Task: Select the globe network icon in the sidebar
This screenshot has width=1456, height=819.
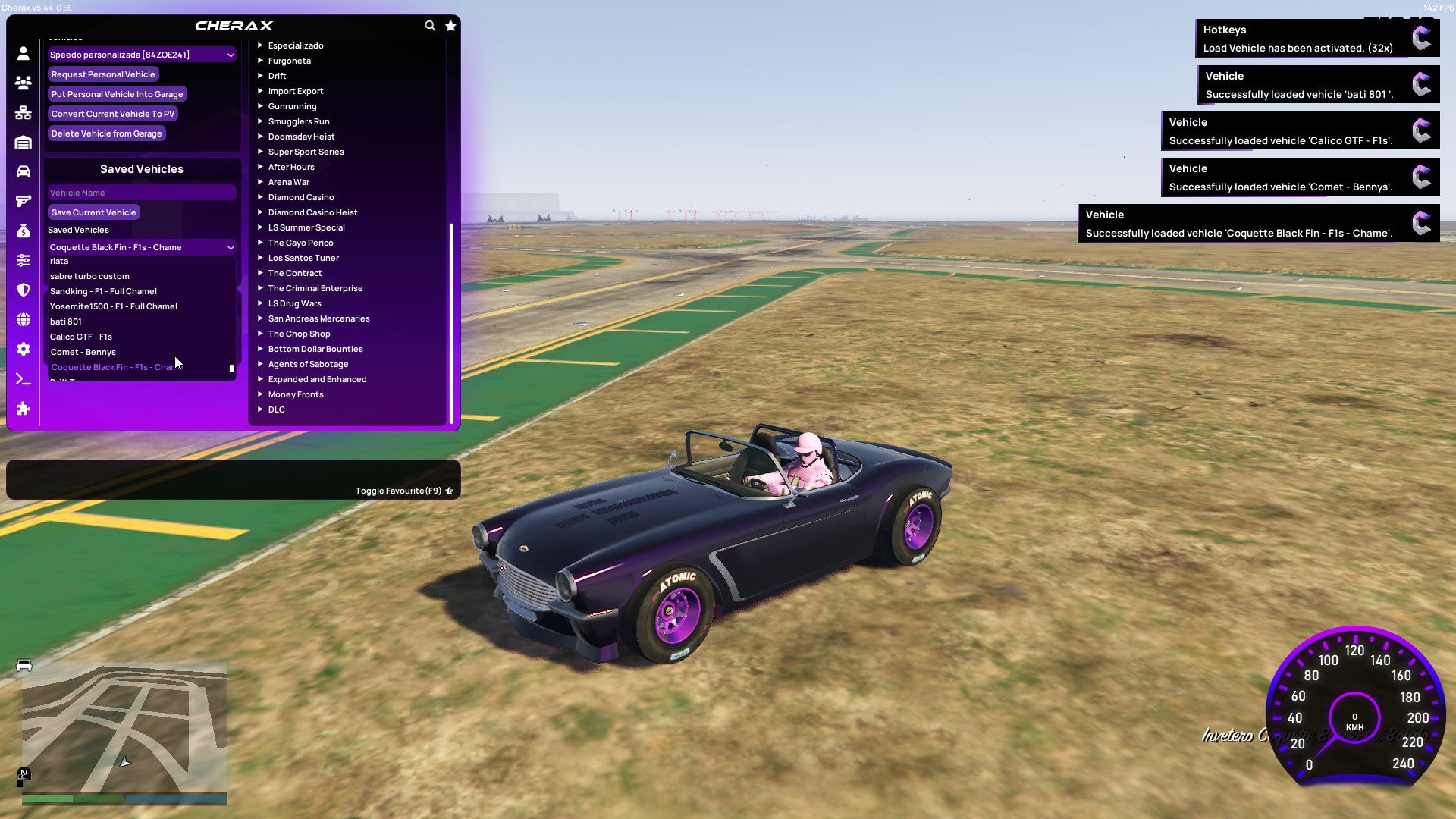Action: (23, 319)
